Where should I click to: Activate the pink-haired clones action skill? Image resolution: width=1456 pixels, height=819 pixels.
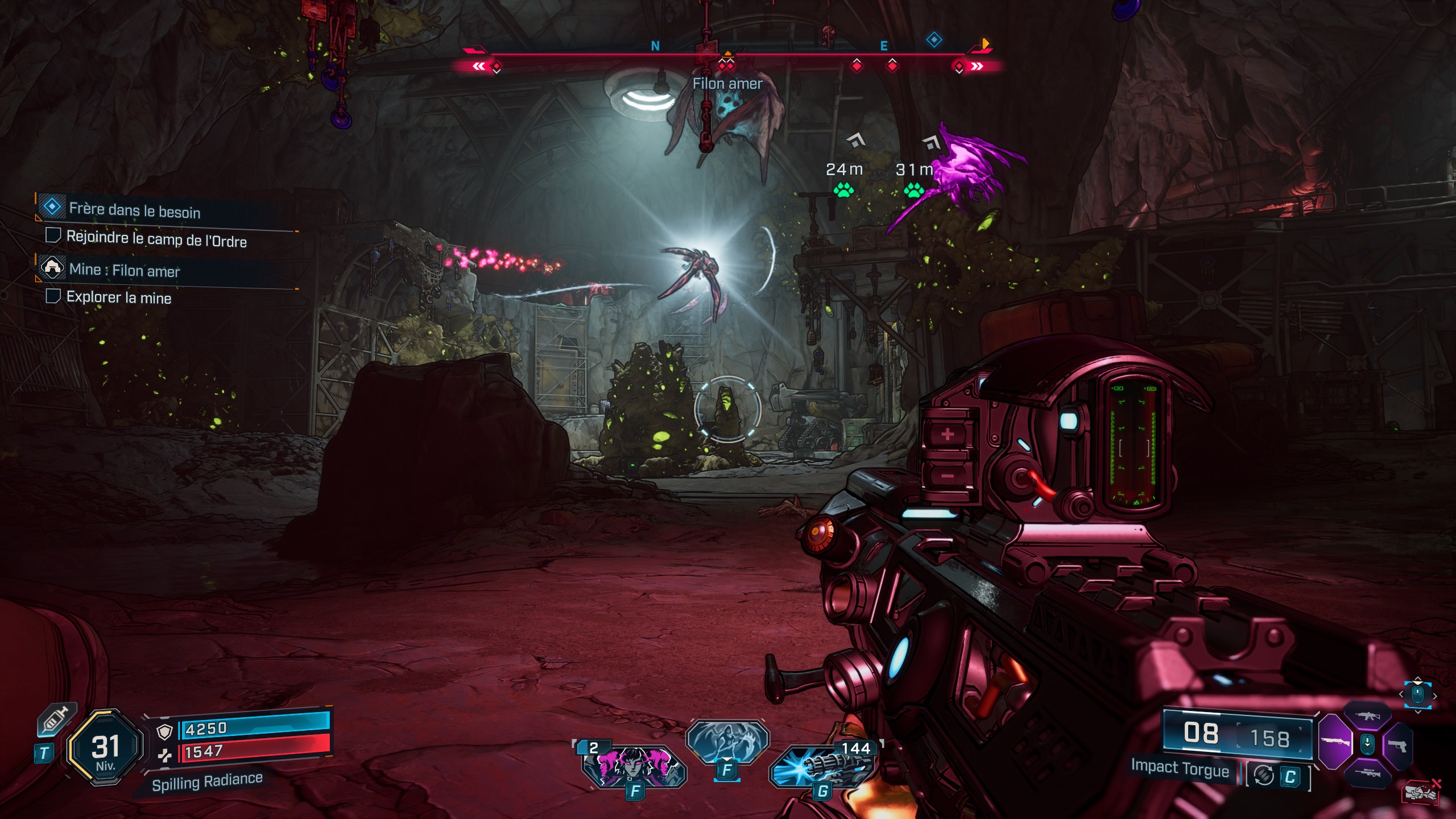pos(634,765)
